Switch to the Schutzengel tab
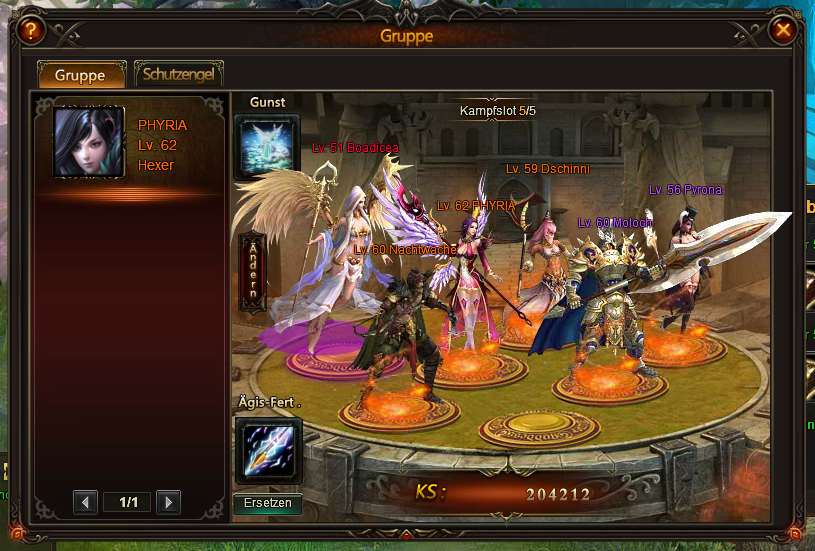Viewport: 815px width, 551px height. point(178,74)
